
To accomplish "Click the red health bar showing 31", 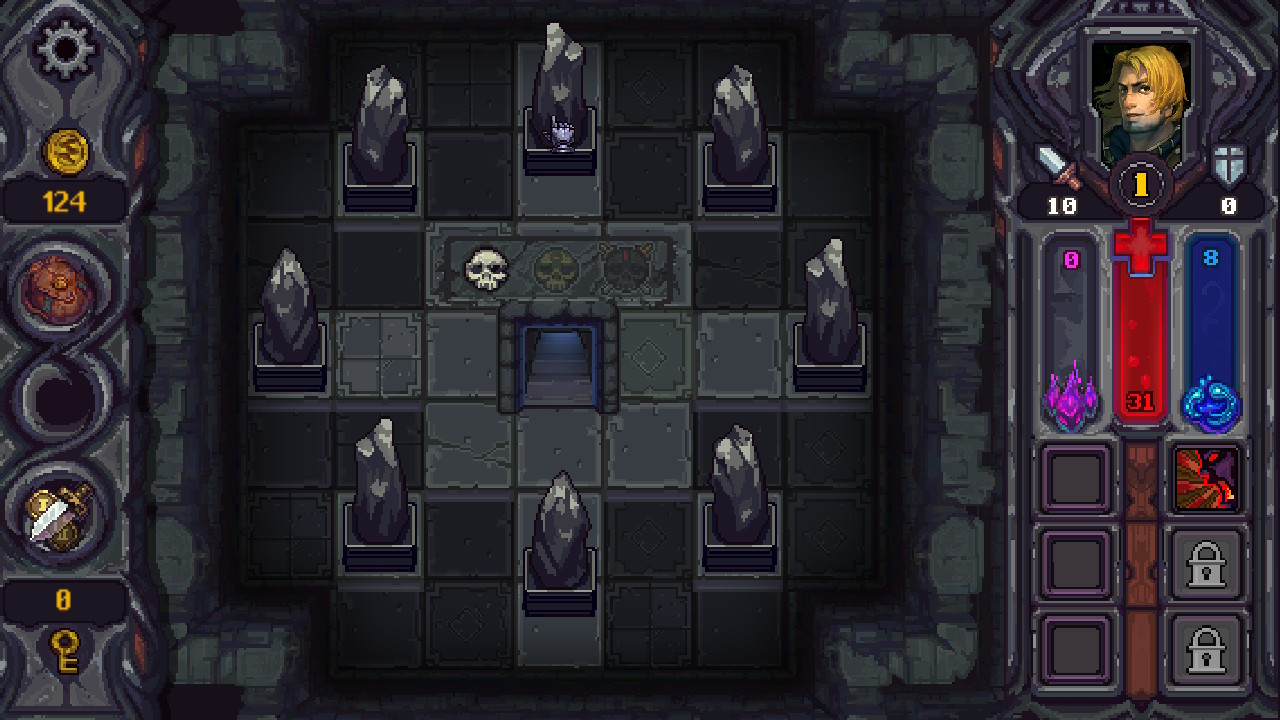I will [x=1142, y=330].
